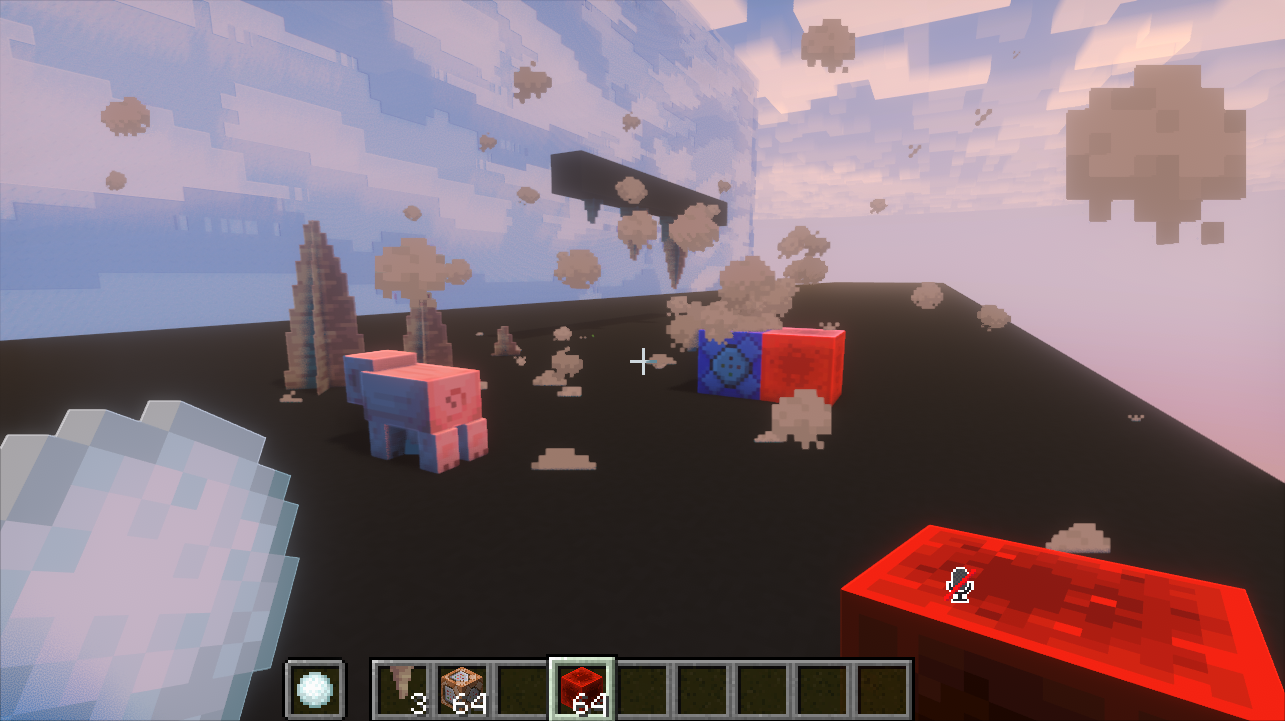Image resolution: width=1285 pixels, height=721 pixels.
Task: Choose the pointed dripstone hotbar slot
Action: click(x=402, y=688)
